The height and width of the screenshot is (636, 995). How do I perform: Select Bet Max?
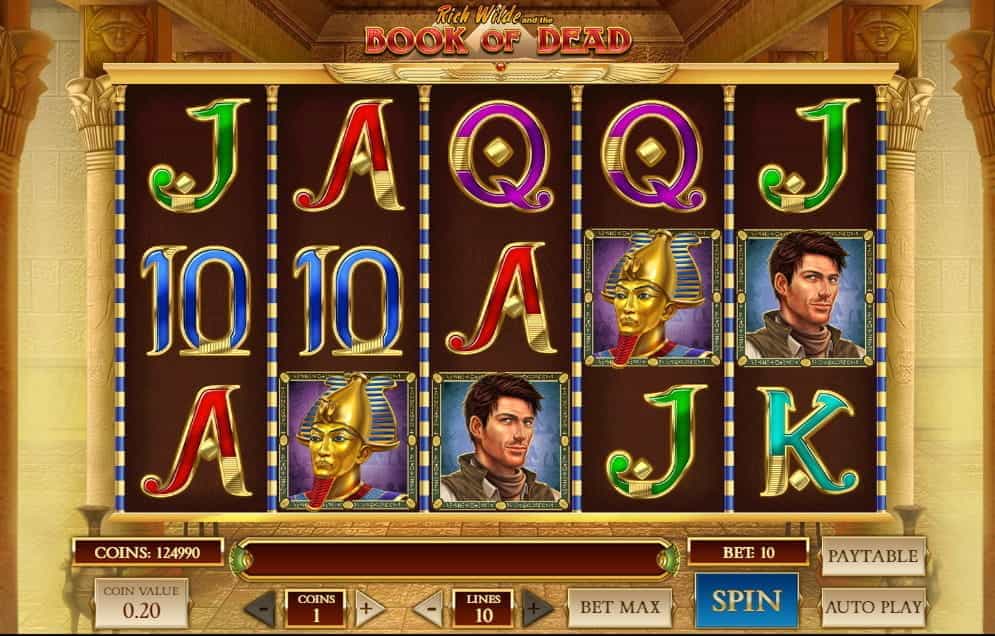620,607
